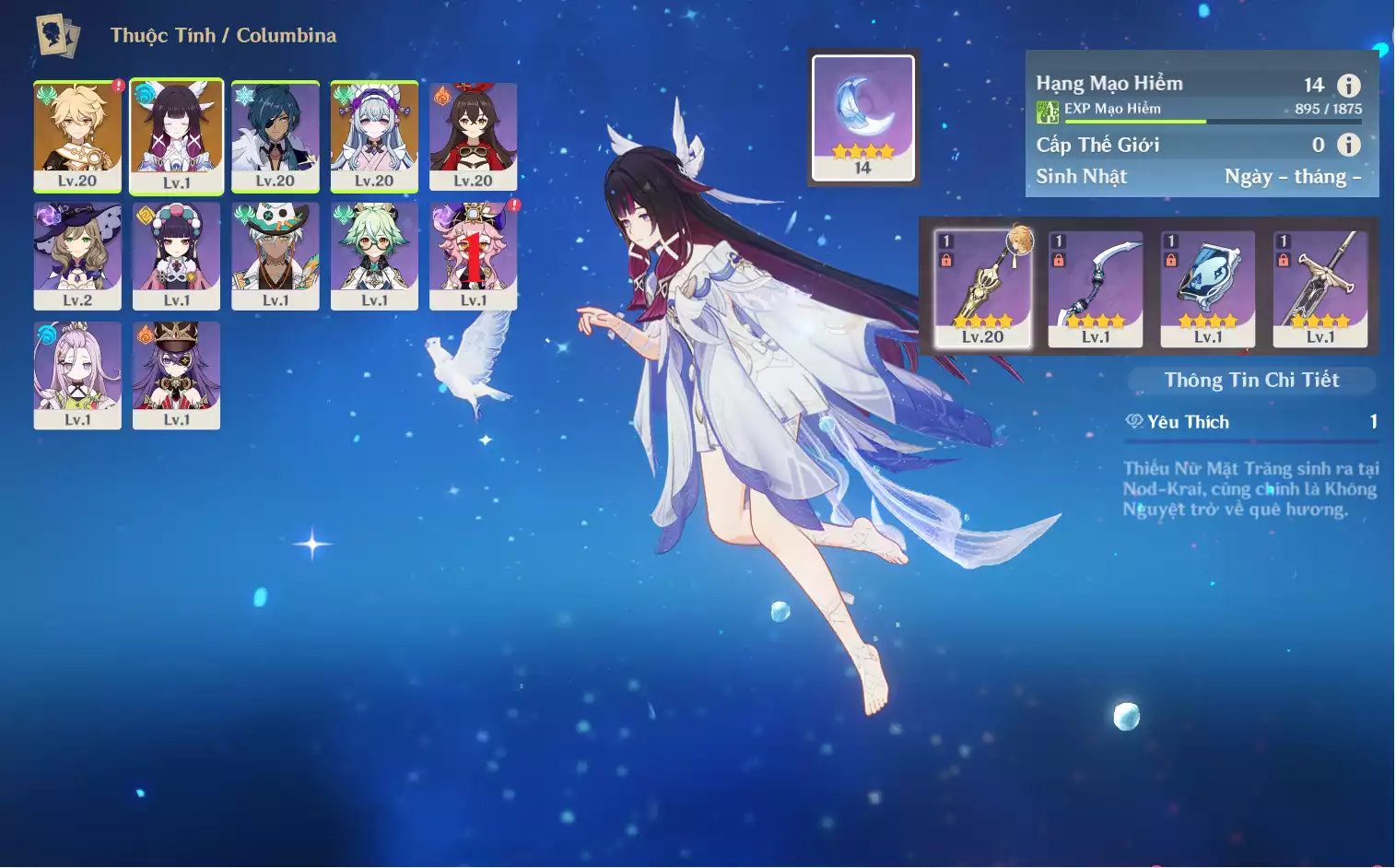Select Columbina's character portrait
Viewport: 1396px width, 868px height.
point(176,135)
